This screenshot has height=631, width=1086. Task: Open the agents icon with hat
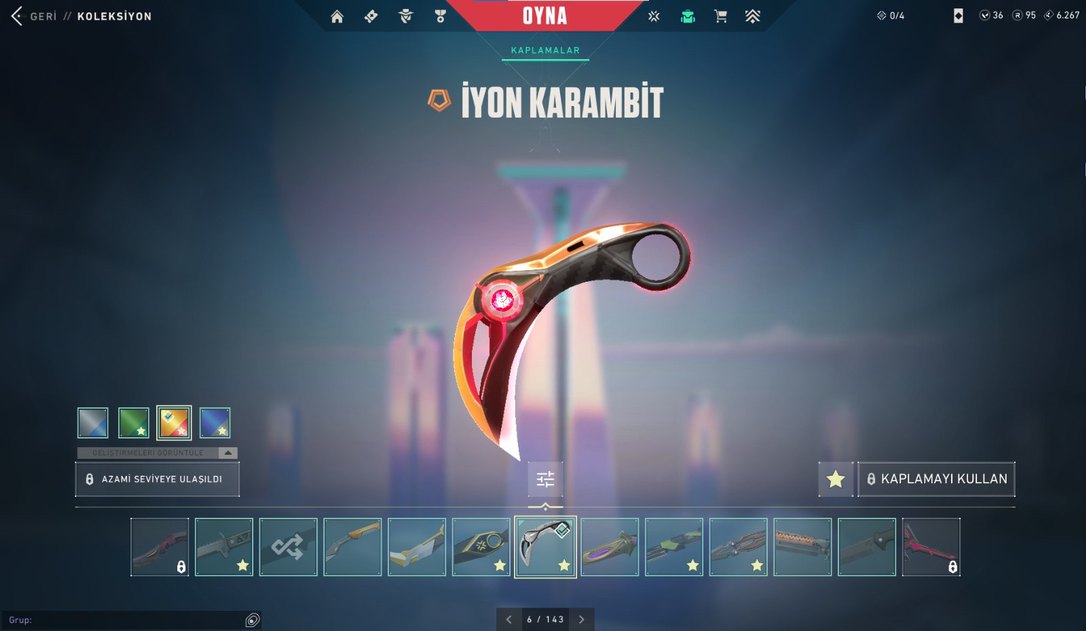(x=405, y=16)
